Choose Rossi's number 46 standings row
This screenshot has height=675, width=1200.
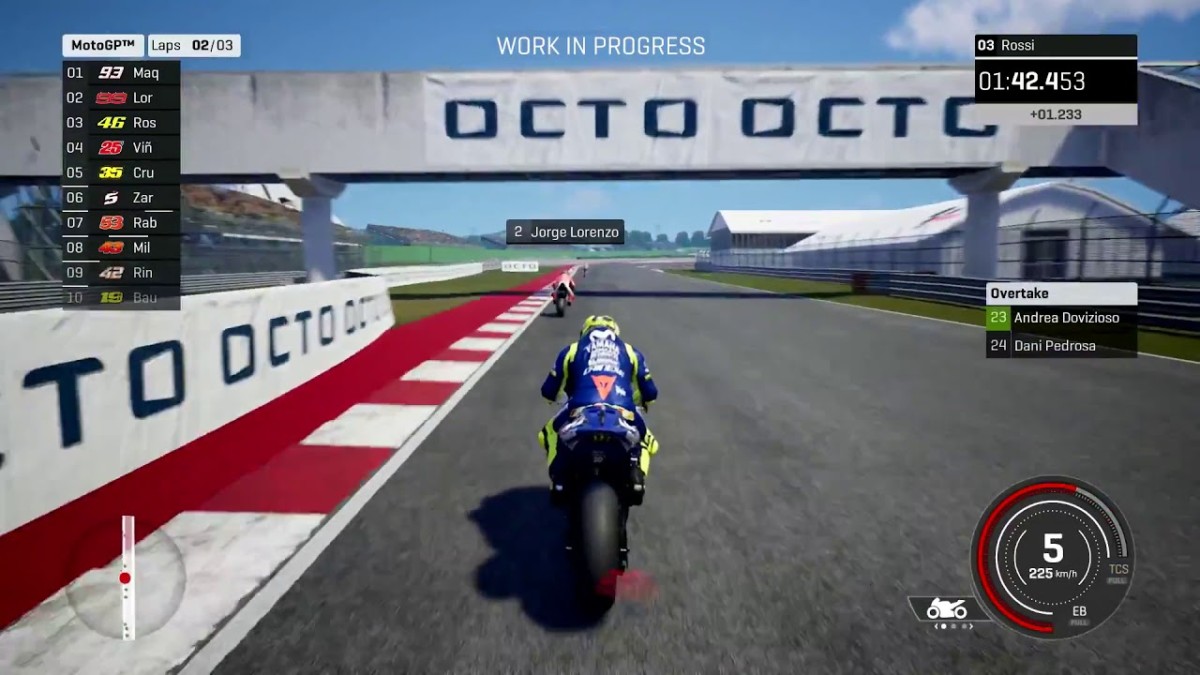pyautogui.click(x=121, y=123)
